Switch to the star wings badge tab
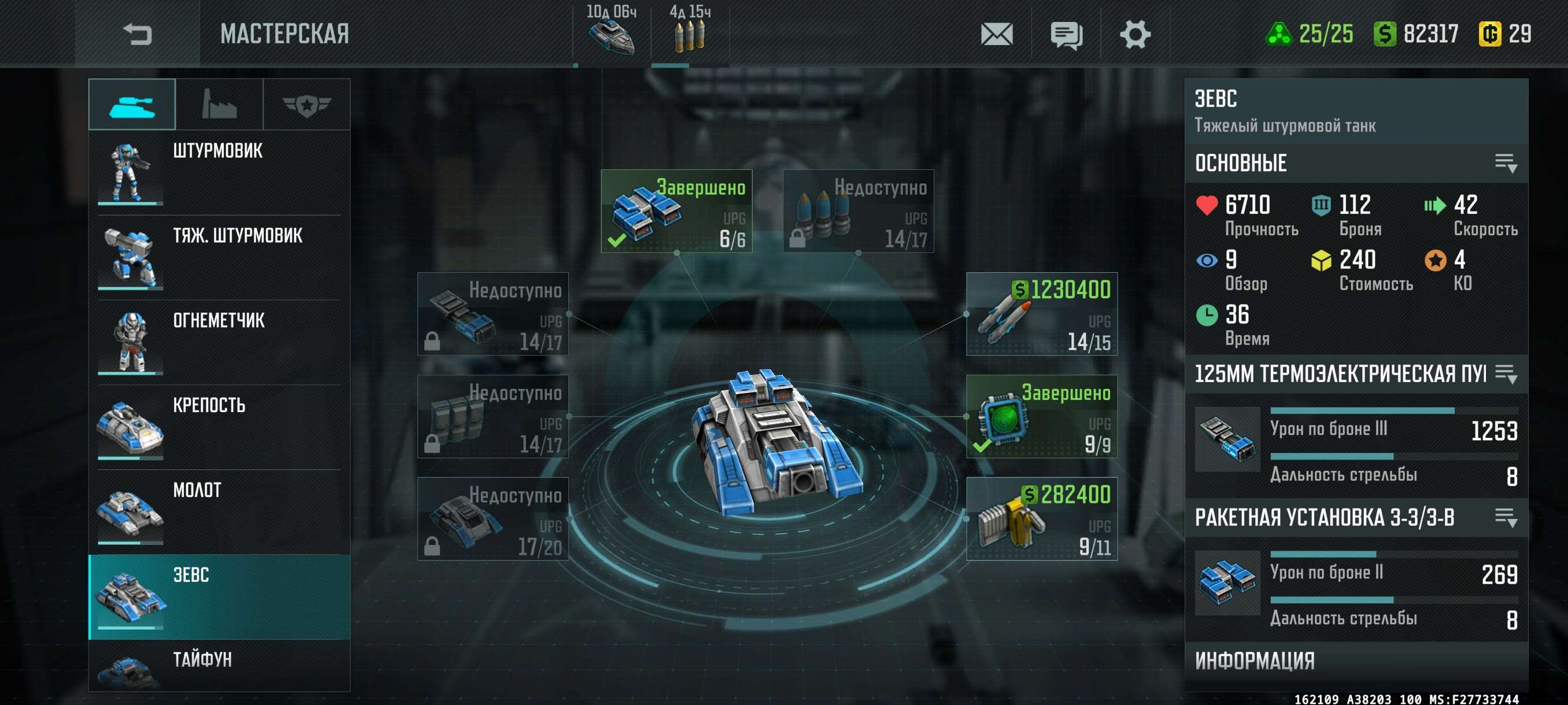This screenshot has height=705, width=1568. (307, 105)
